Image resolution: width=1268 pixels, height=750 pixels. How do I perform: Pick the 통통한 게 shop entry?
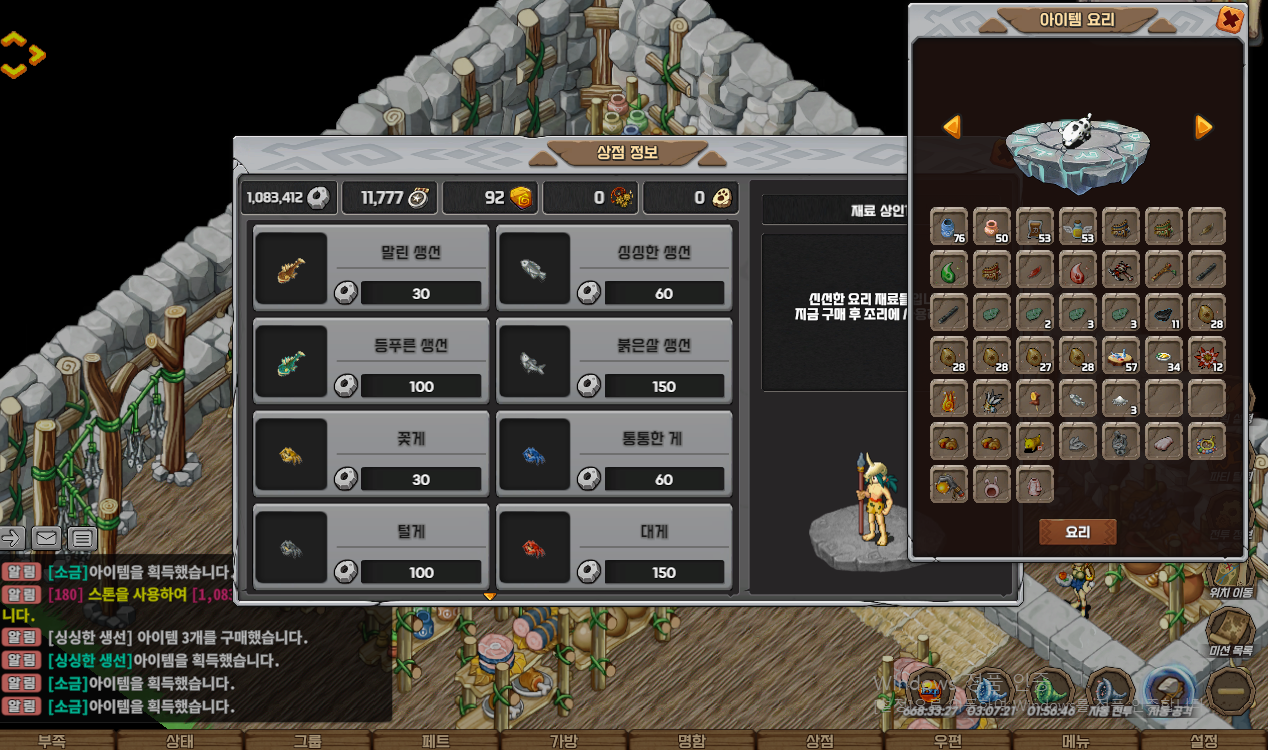(x=615, y=452)
